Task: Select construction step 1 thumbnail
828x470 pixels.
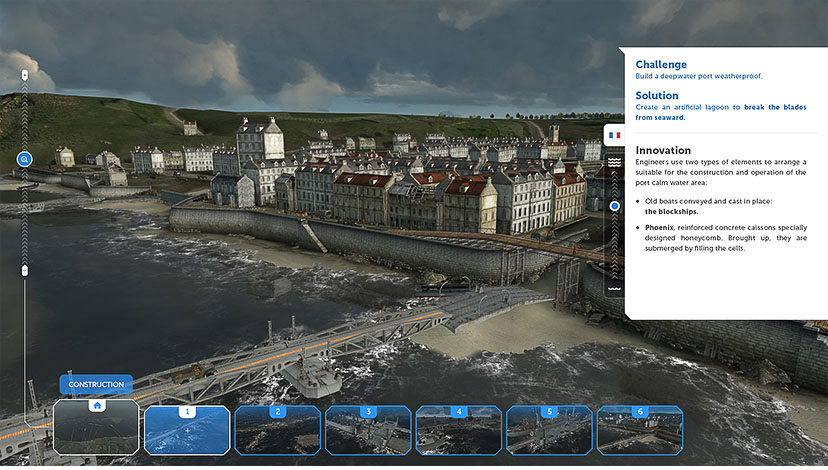Action: [x=187, y=430]
